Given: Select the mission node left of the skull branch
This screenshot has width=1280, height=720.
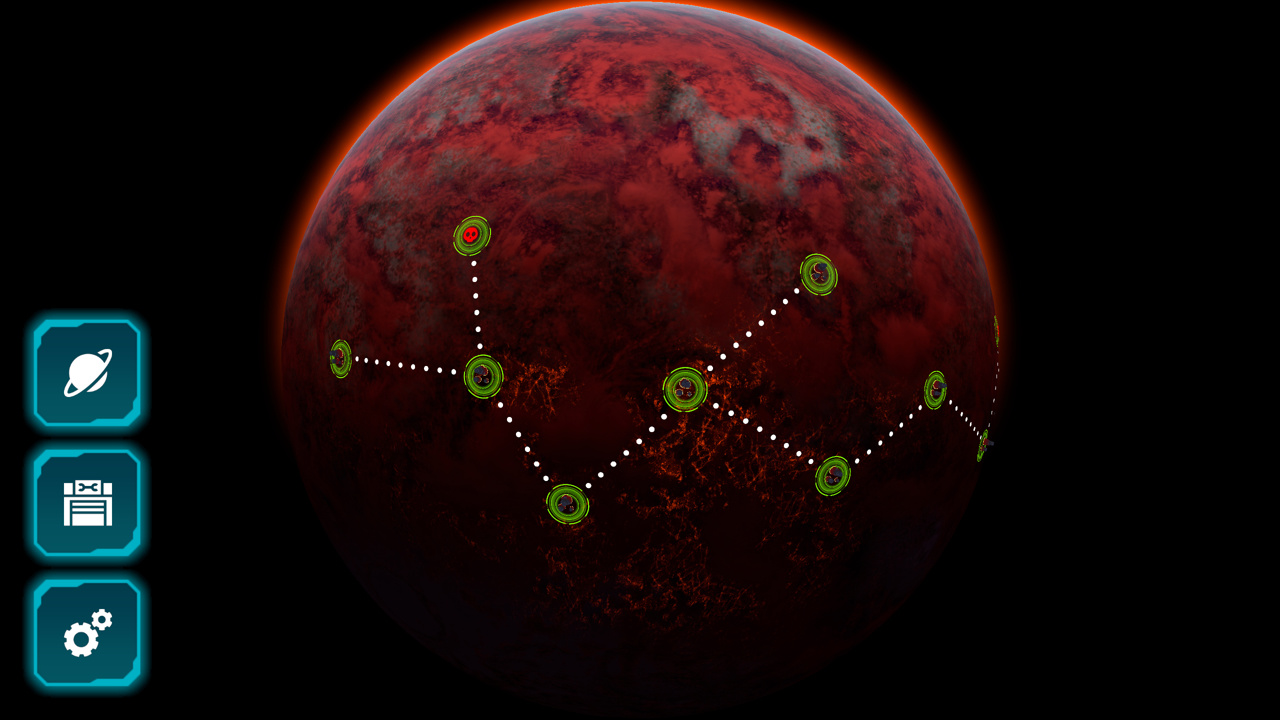Looking at the screenshot, I should [483, 378].
